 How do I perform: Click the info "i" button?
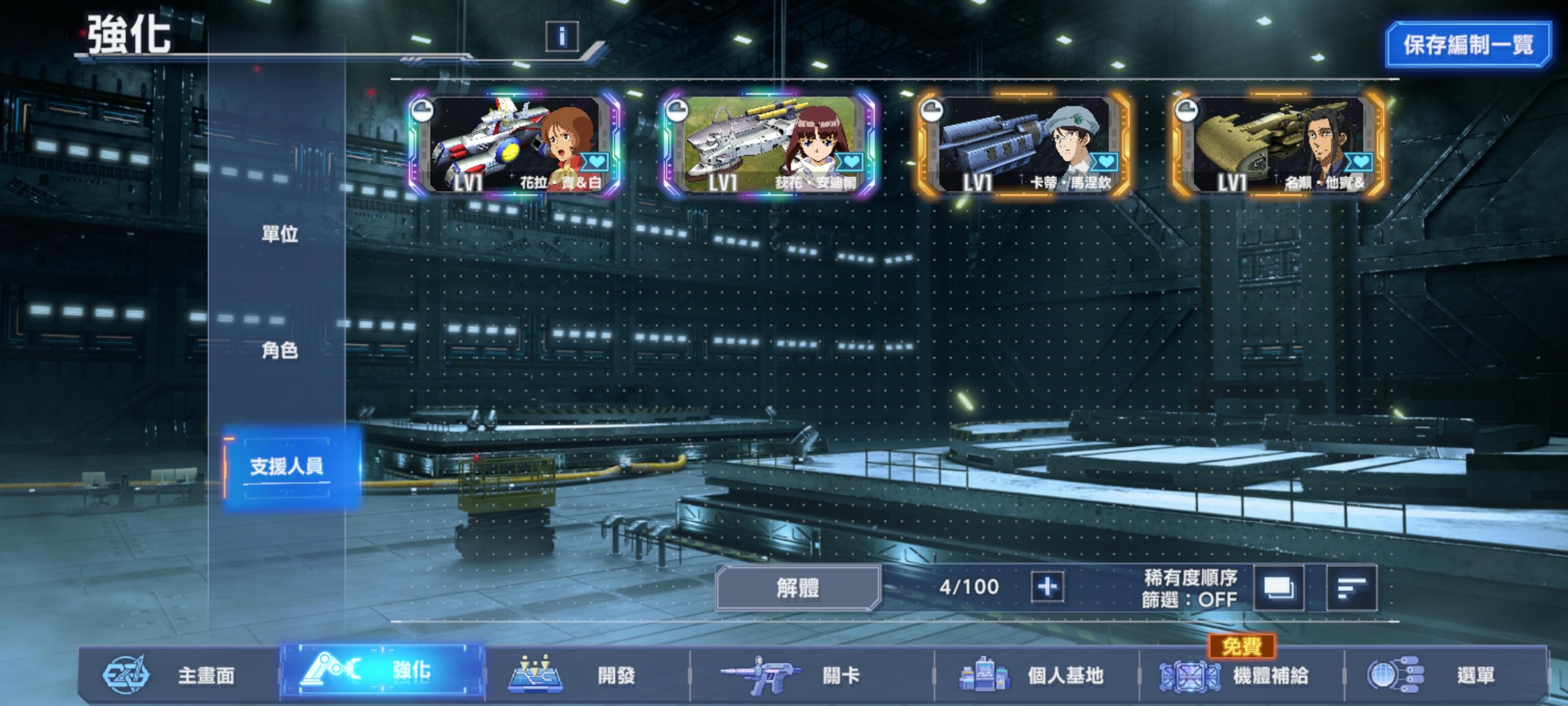pos(561,37)
